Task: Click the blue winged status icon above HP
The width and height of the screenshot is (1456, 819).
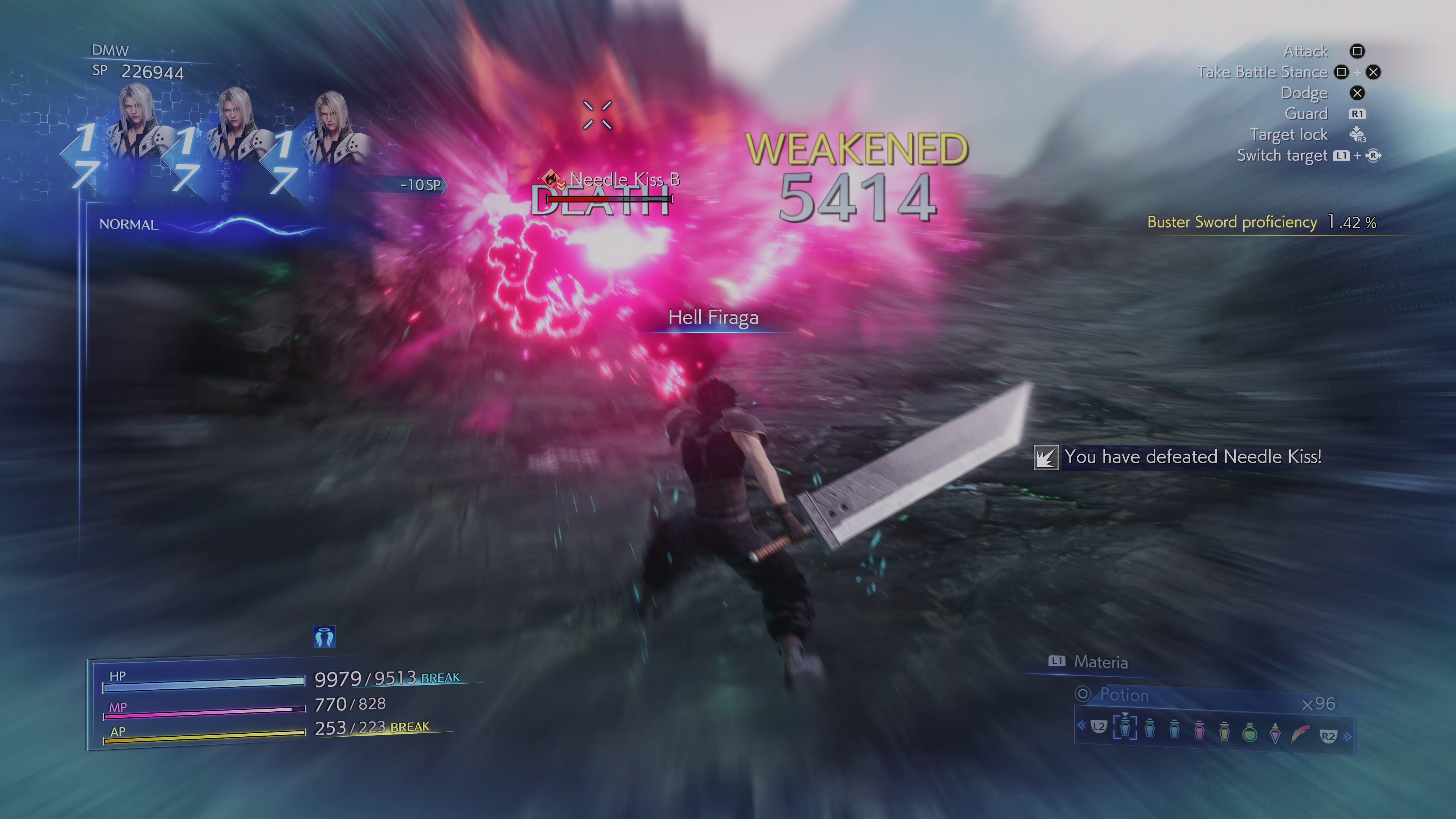Action: [325, 637]
